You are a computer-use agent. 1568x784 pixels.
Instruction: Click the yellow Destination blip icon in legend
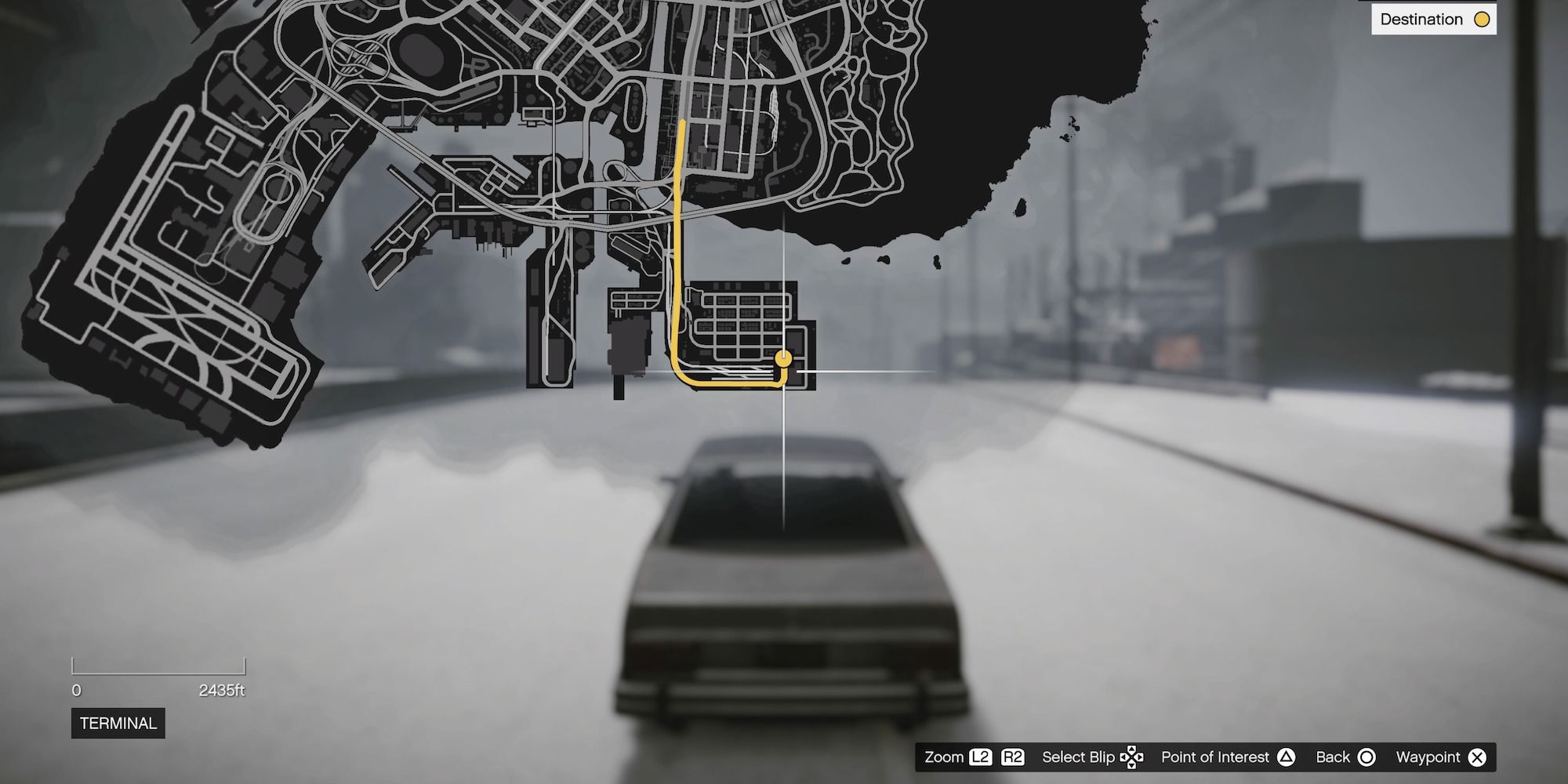pyautogui.click(x=1481, y=19)
